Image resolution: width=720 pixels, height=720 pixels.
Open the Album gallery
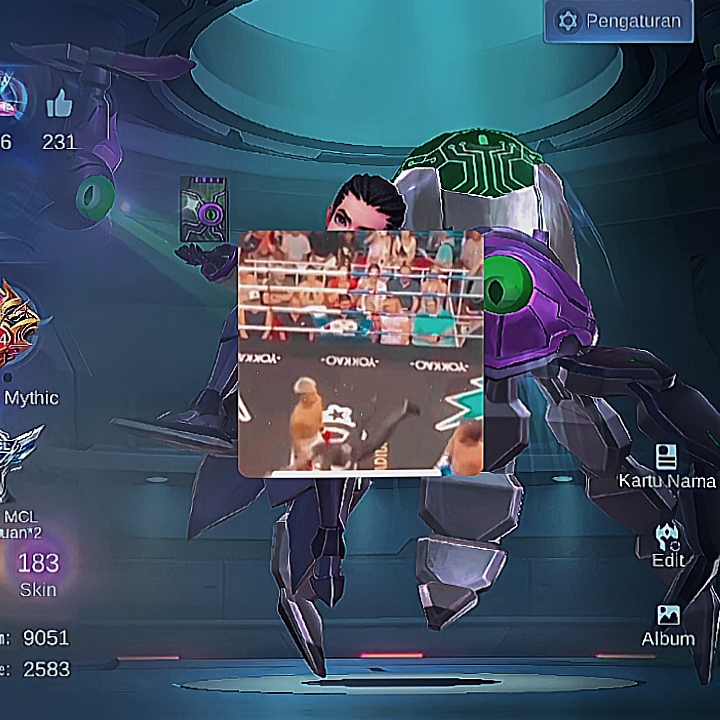click(x=668, y=624)
